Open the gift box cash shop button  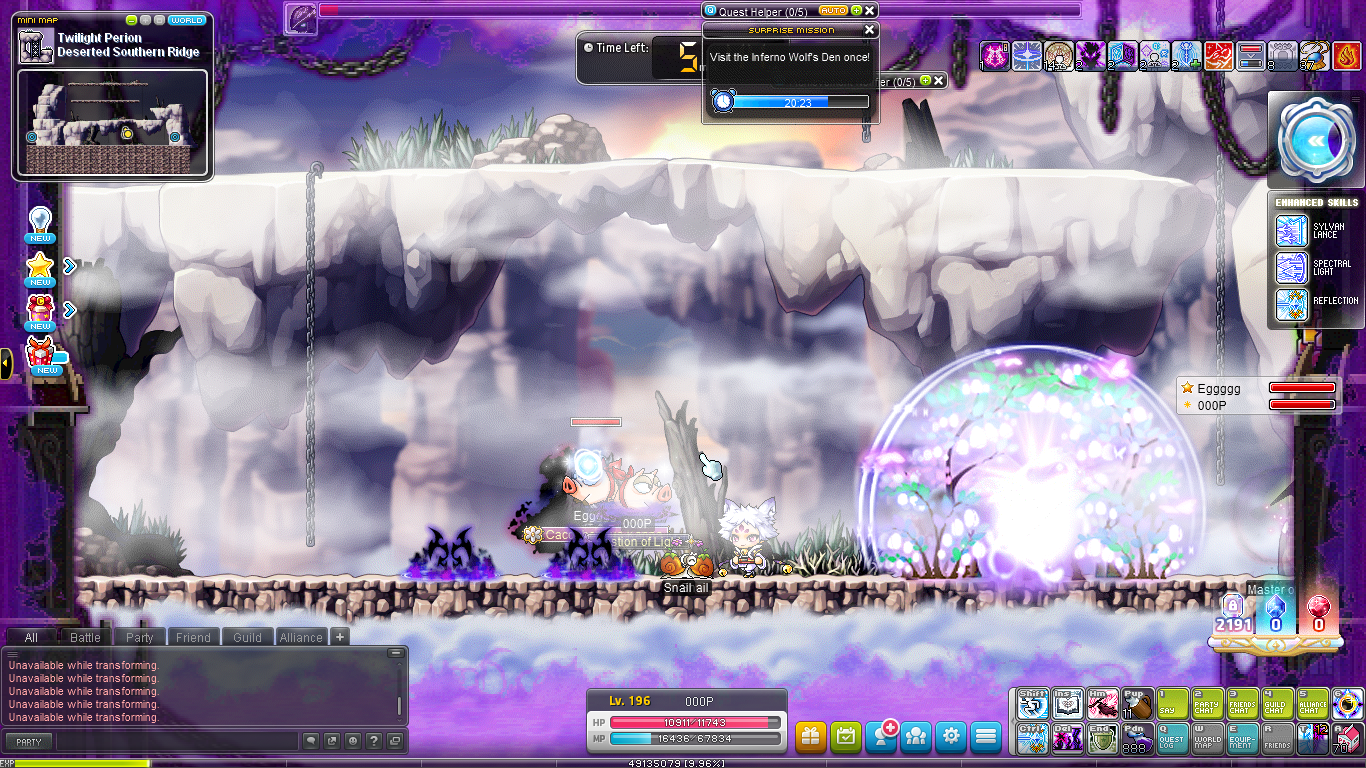click(811, 737)
